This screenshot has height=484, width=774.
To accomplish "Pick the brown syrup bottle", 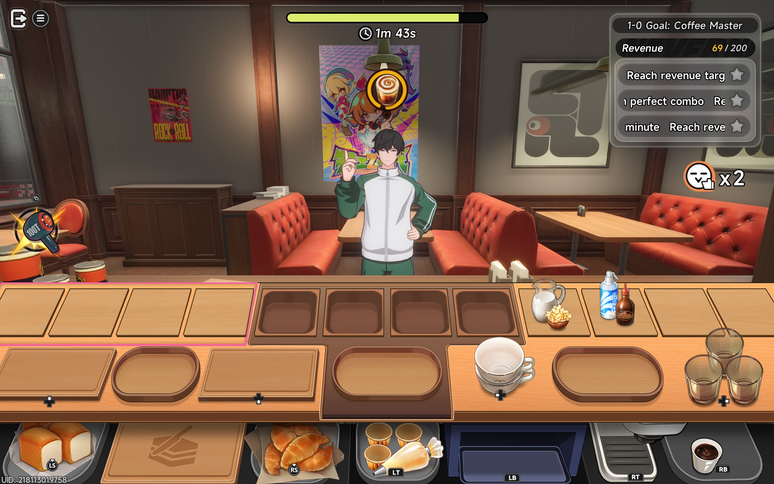I will click(626, 308).
